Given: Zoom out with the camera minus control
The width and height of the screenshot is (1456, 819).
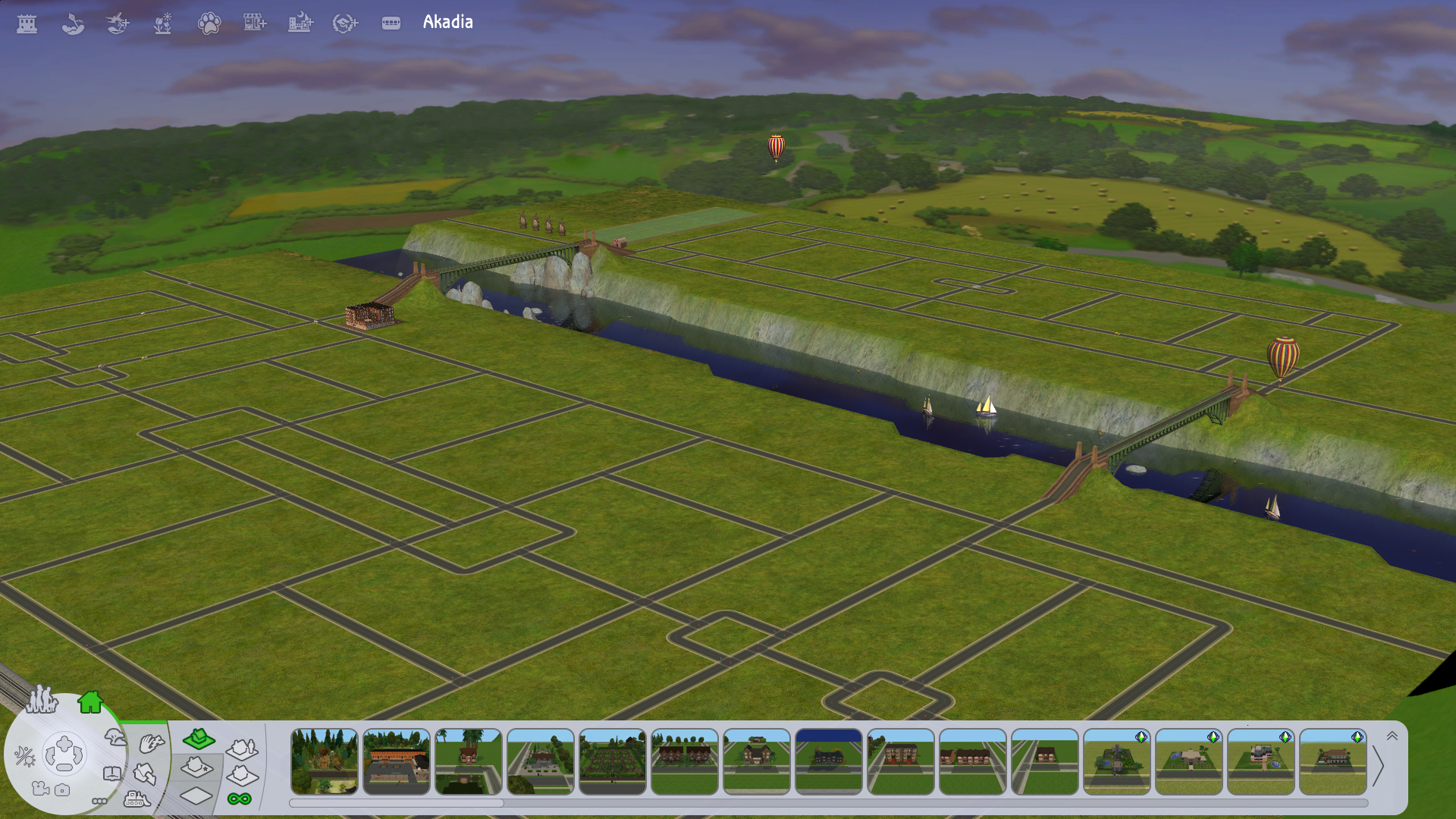Looking at the screenshot, I should coord(64,767).
